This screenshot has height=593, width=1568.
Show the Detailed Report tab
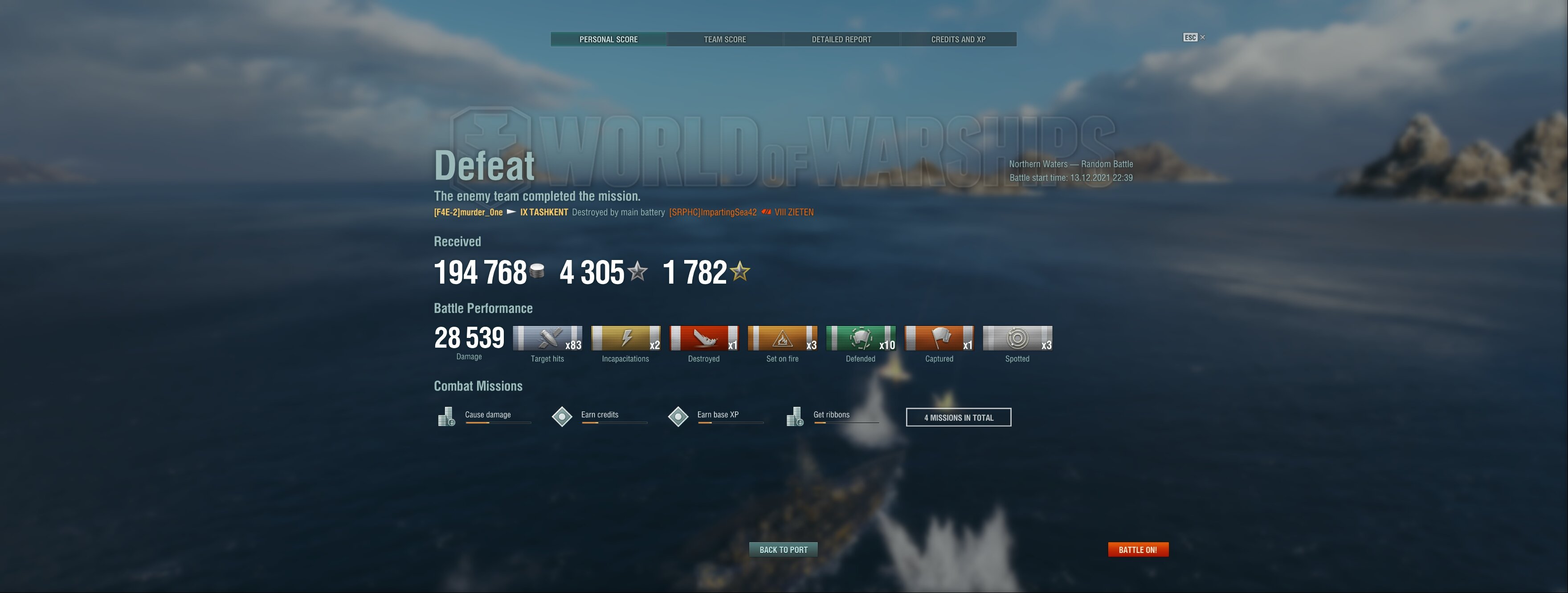click(x=841, y=40)
